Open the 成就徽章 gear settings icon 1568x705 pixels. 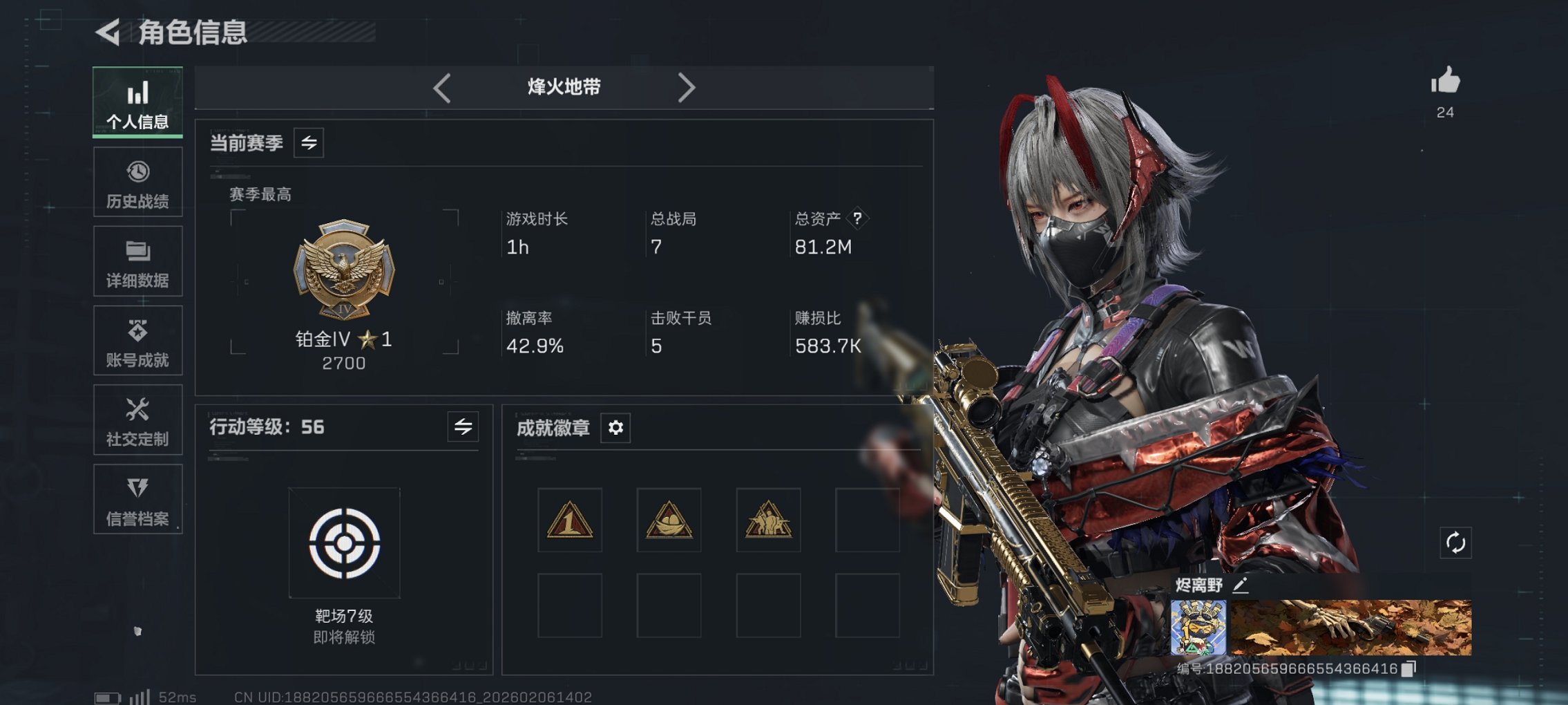tap(615, 428)
